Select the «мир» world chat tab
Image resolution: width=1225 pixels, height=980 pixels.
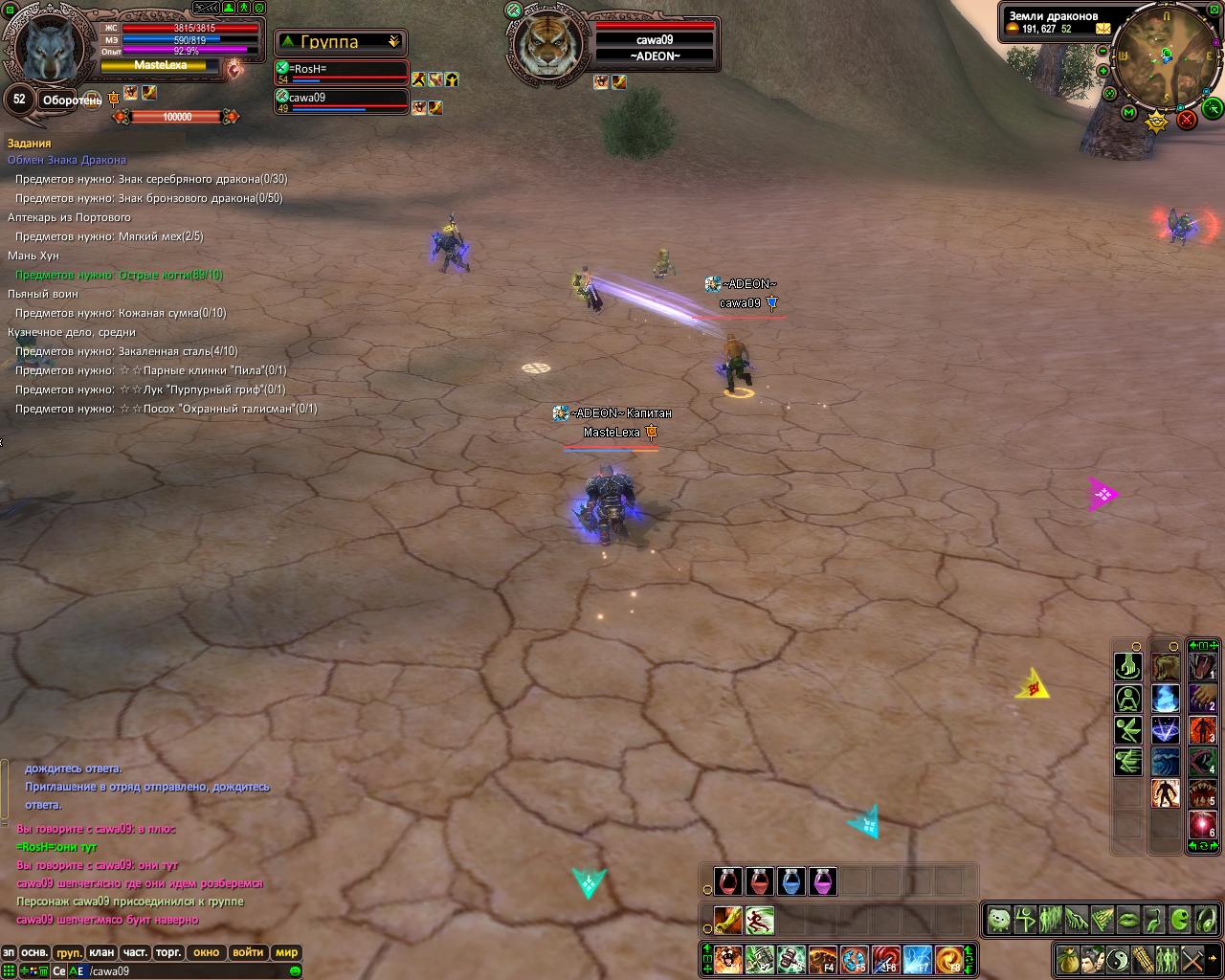(x=286, y=952)
